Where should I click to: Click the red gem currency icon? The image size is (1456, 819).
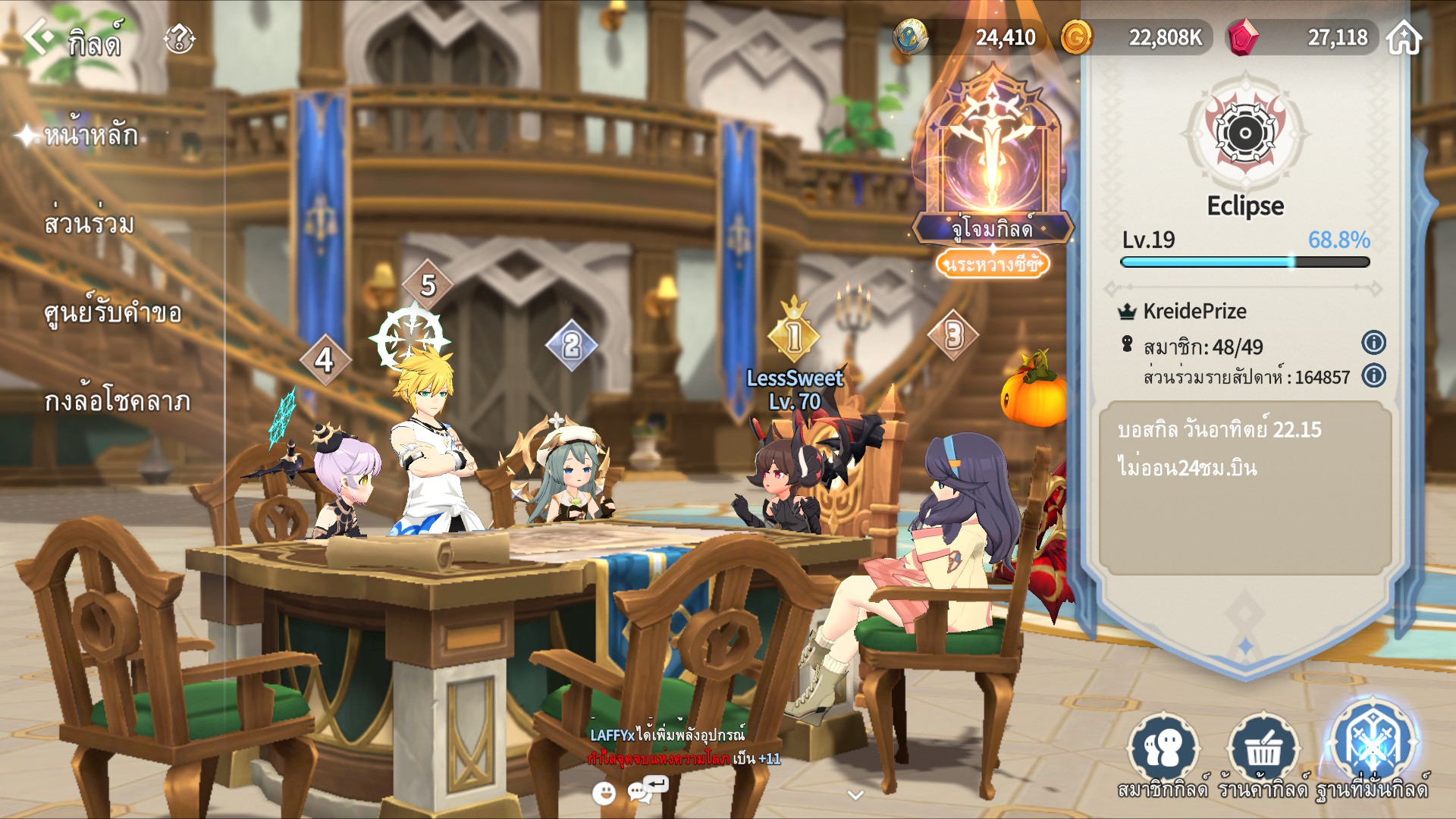[x=1242, y=37]
